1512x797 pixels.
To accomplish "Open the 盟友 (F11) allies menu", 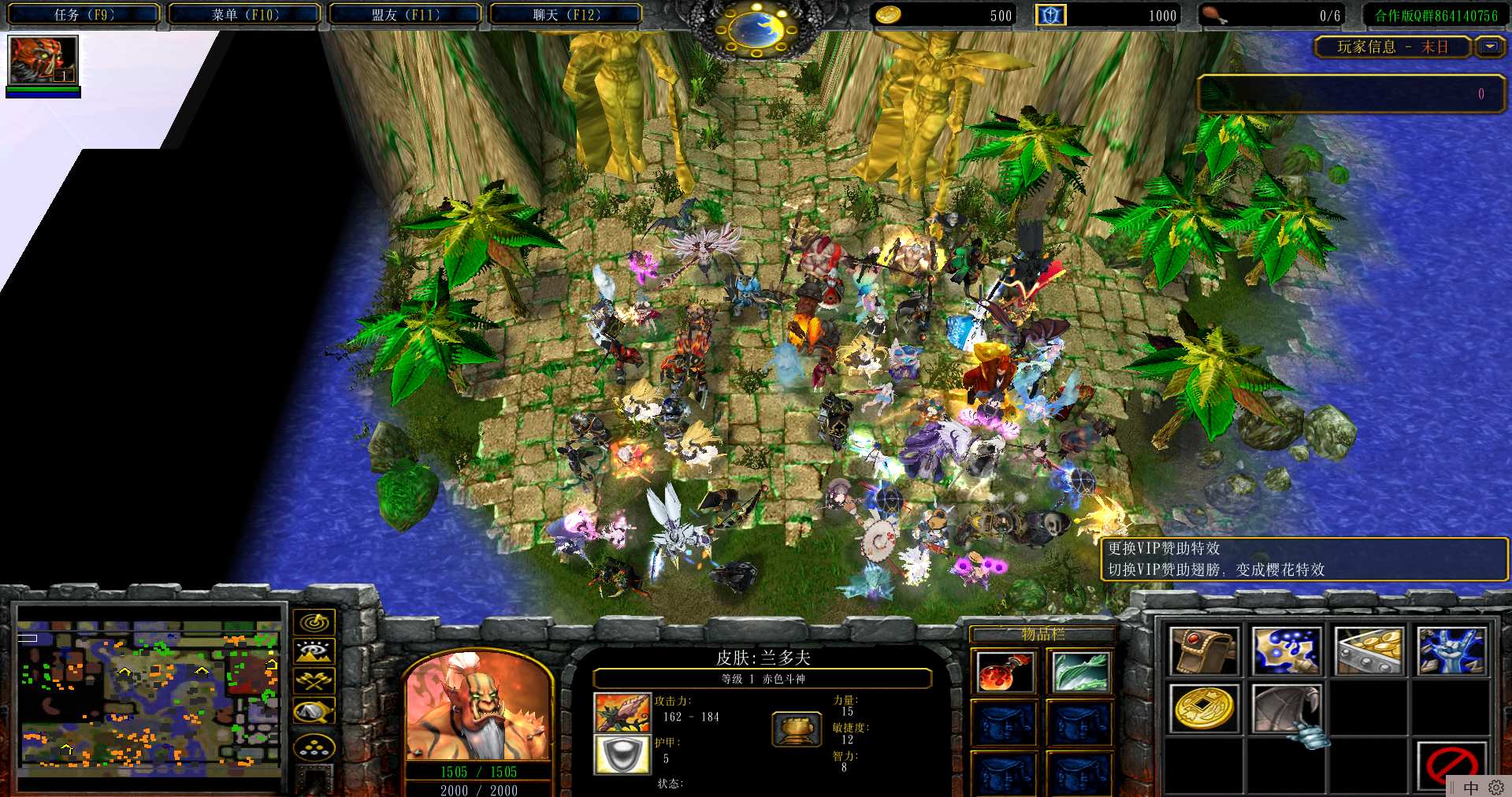I will pyautogui.click(x=405, y=14).
